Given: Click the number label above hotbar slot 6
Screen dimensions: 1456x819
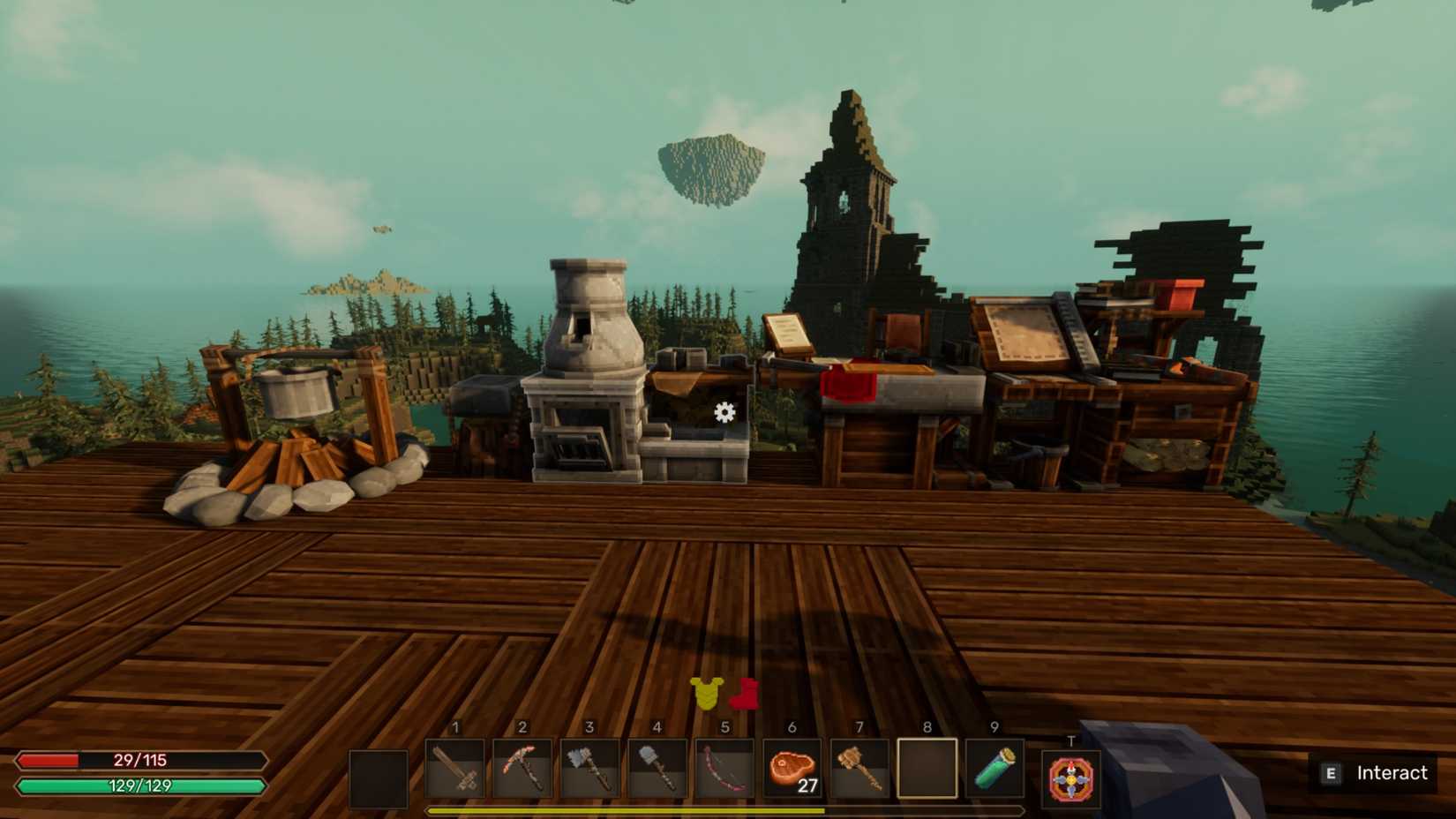Looking at the screenshot, I should tap(790, 726).
